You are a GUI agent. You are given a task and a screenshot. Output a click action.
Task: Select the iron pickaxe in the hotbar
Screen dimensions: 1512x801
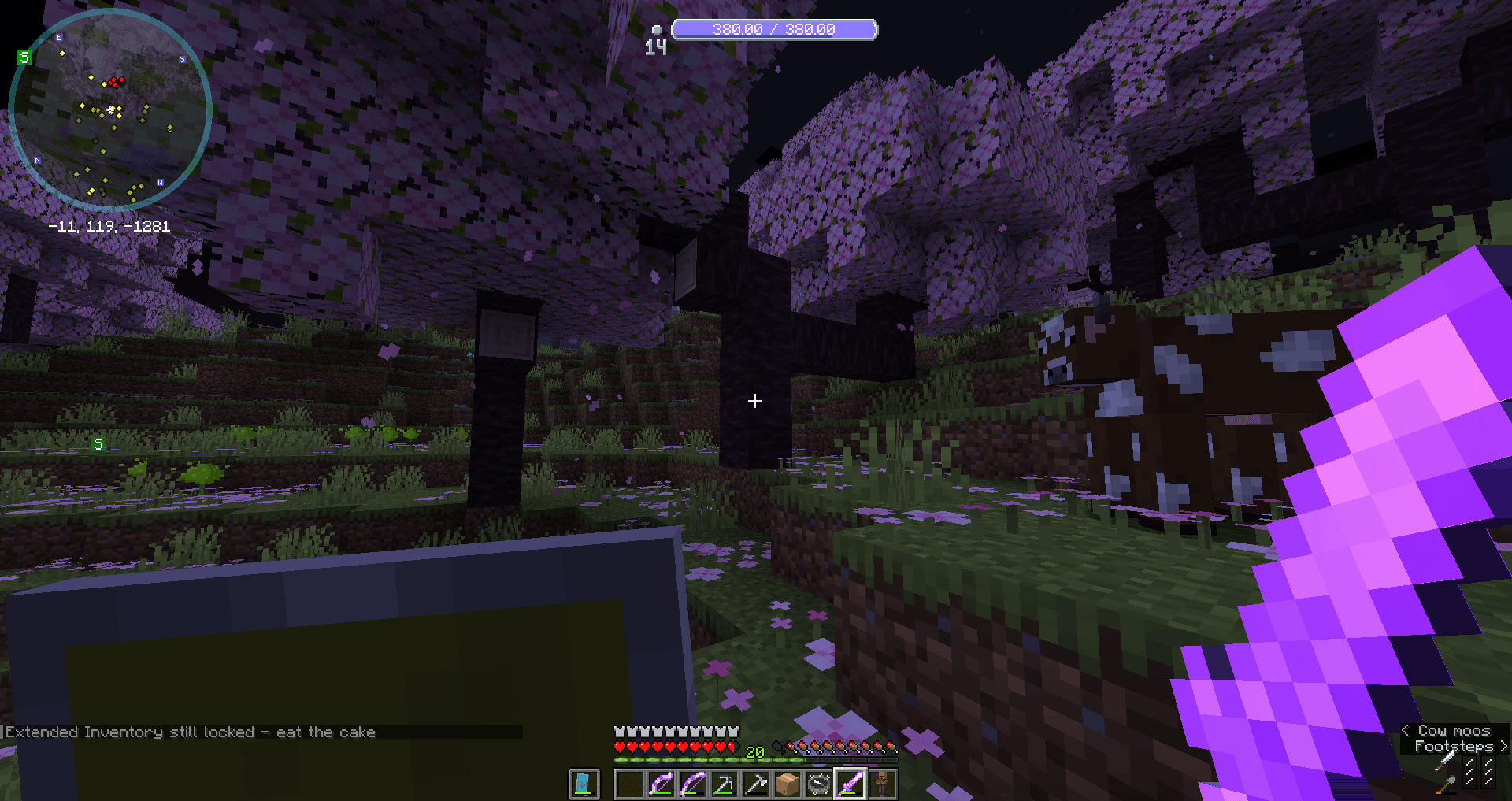(725, 784)
